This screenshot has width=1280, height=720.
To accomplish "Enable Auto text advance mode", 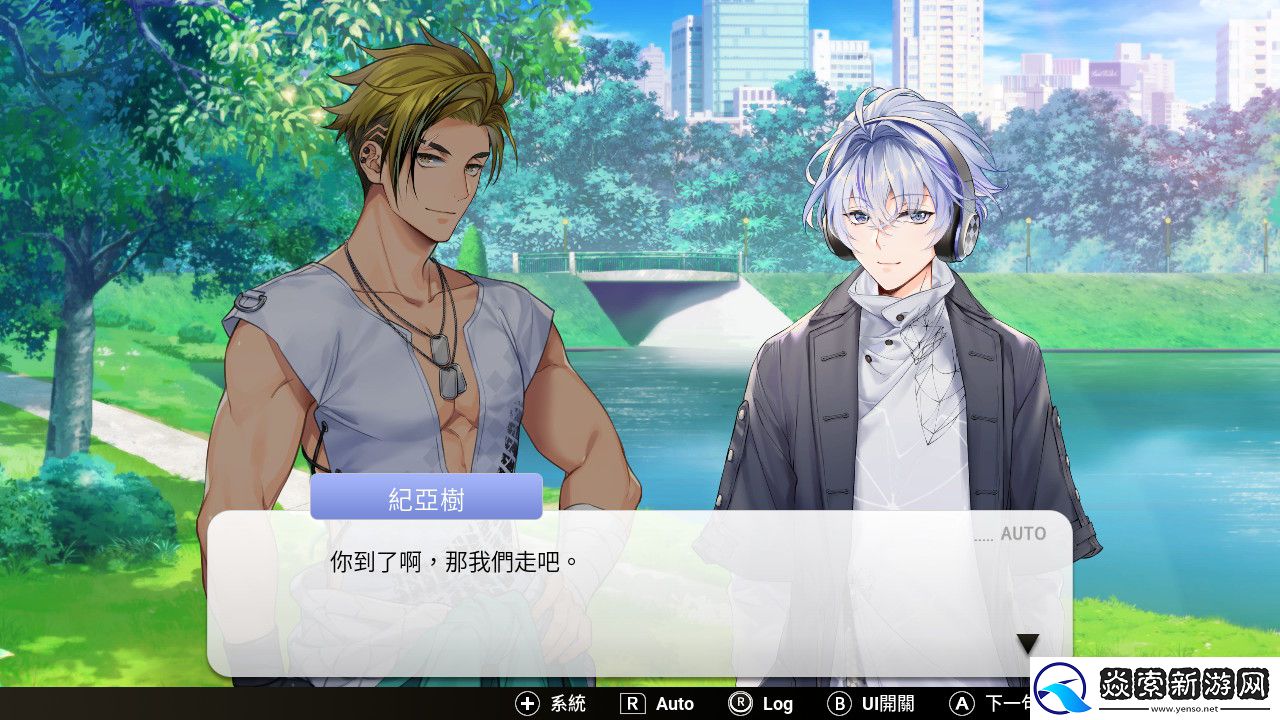I will [x=675, y=704].
